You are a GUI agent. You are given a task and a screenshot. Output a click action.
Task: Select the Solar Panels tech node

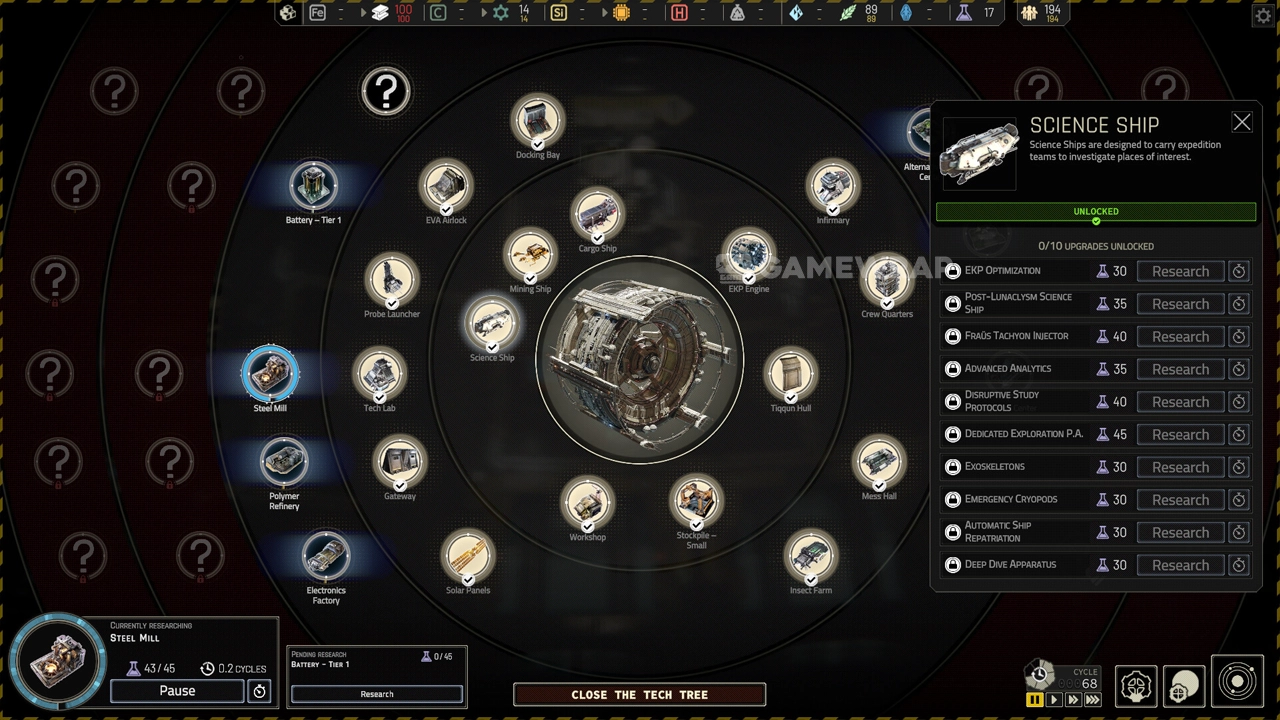[468, 556]
